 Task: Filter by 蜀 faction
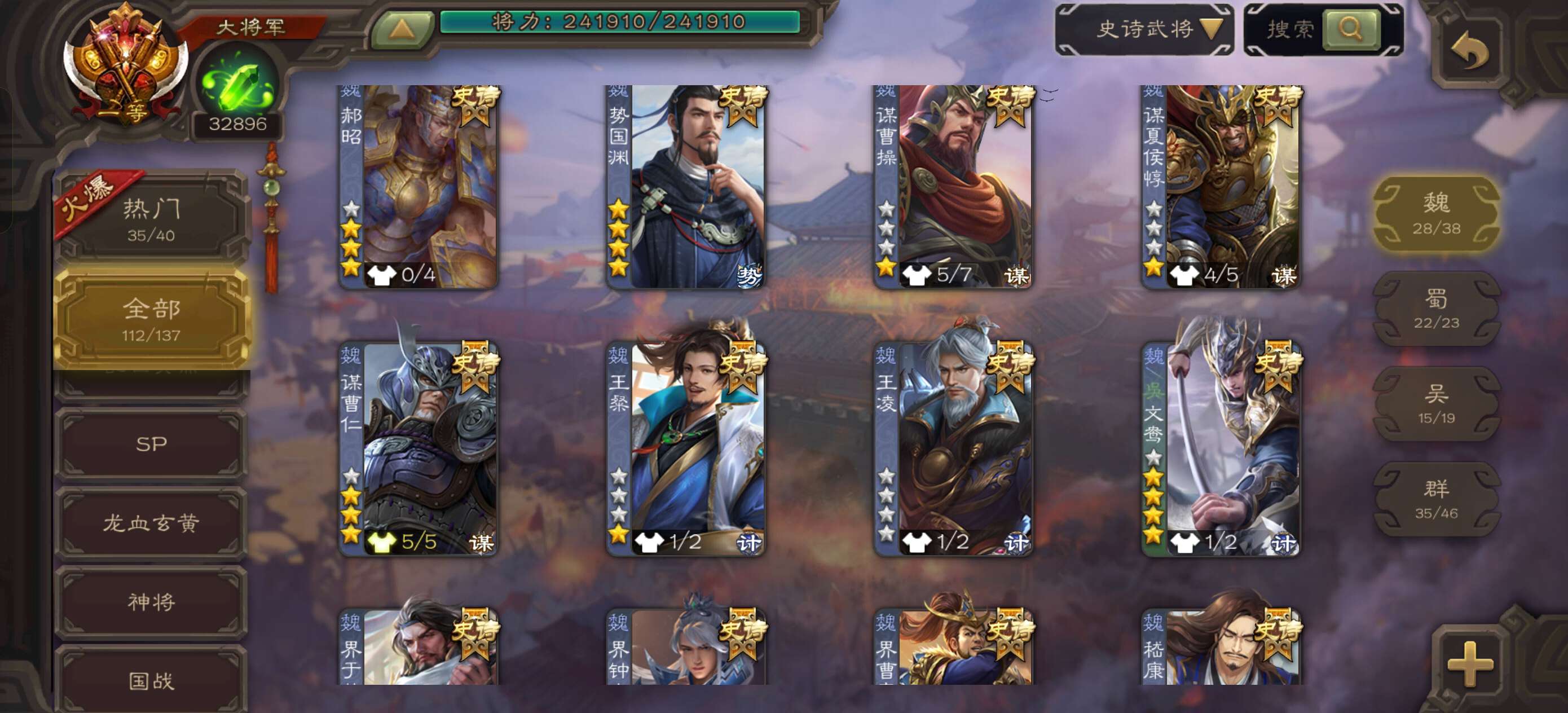point(1436,309)
